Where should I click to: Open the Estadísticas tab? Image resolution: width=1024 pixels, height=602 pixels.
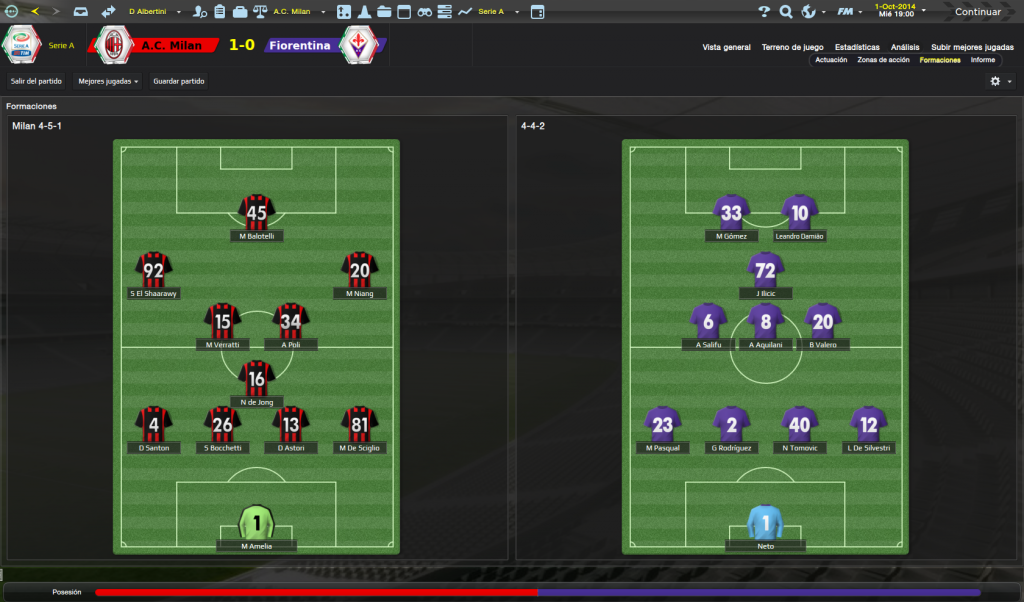pos(858,47)
